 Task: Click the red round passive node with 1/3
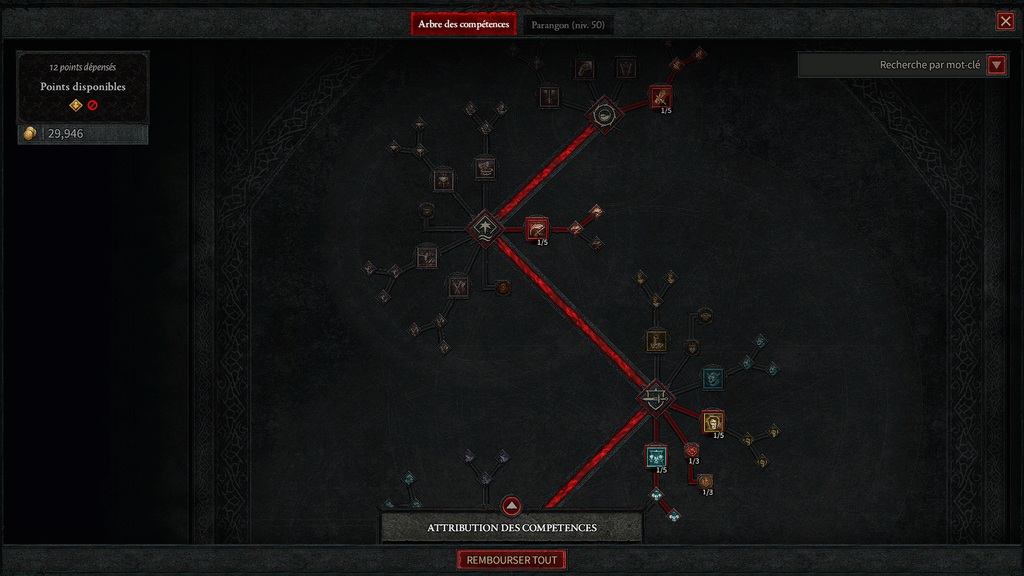(691, 450)
